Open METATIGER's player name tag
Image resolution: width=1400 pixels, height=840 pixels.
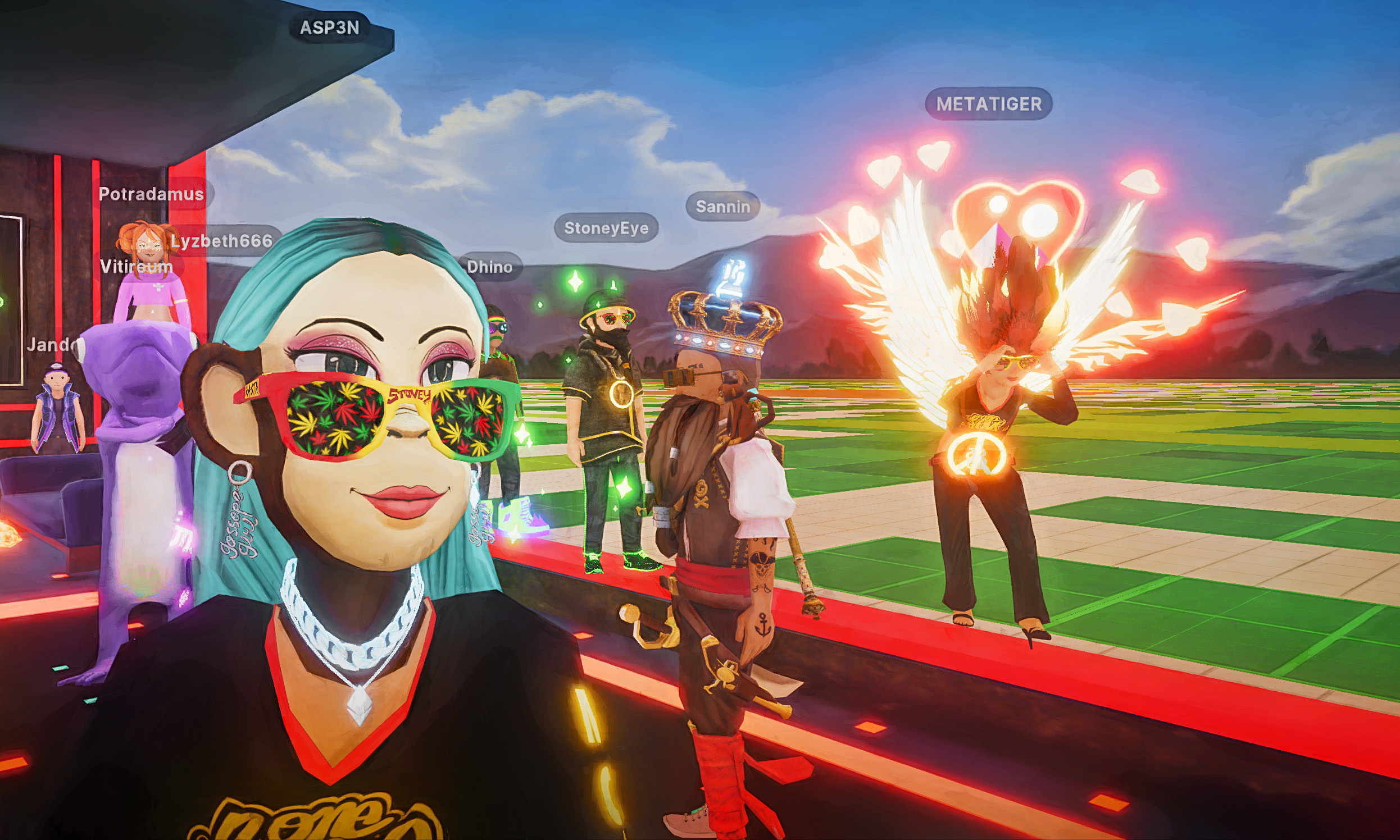988,103
